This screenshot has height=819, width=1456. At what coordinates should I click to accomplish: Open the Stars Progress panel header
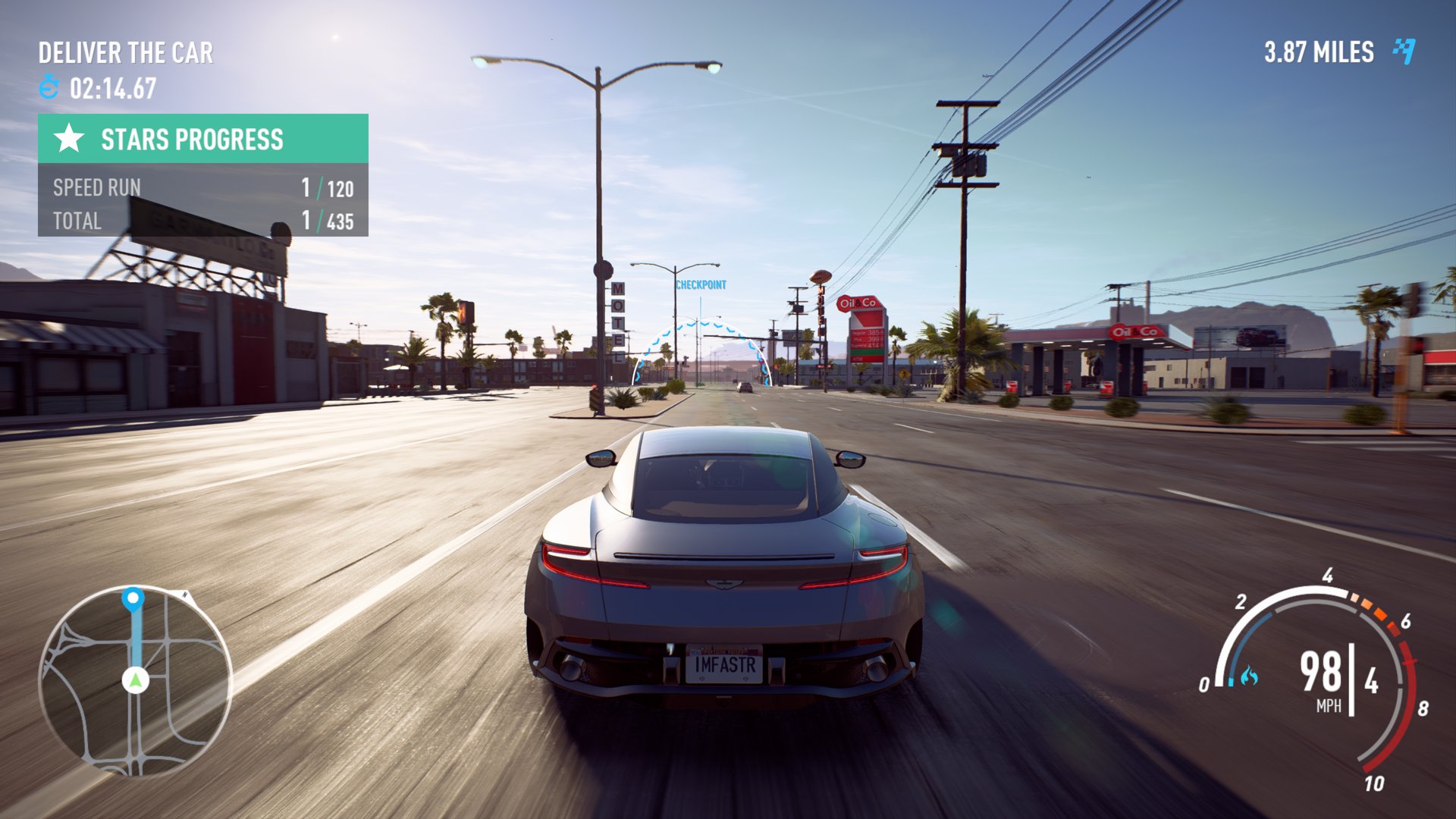[x=202, y=139]
